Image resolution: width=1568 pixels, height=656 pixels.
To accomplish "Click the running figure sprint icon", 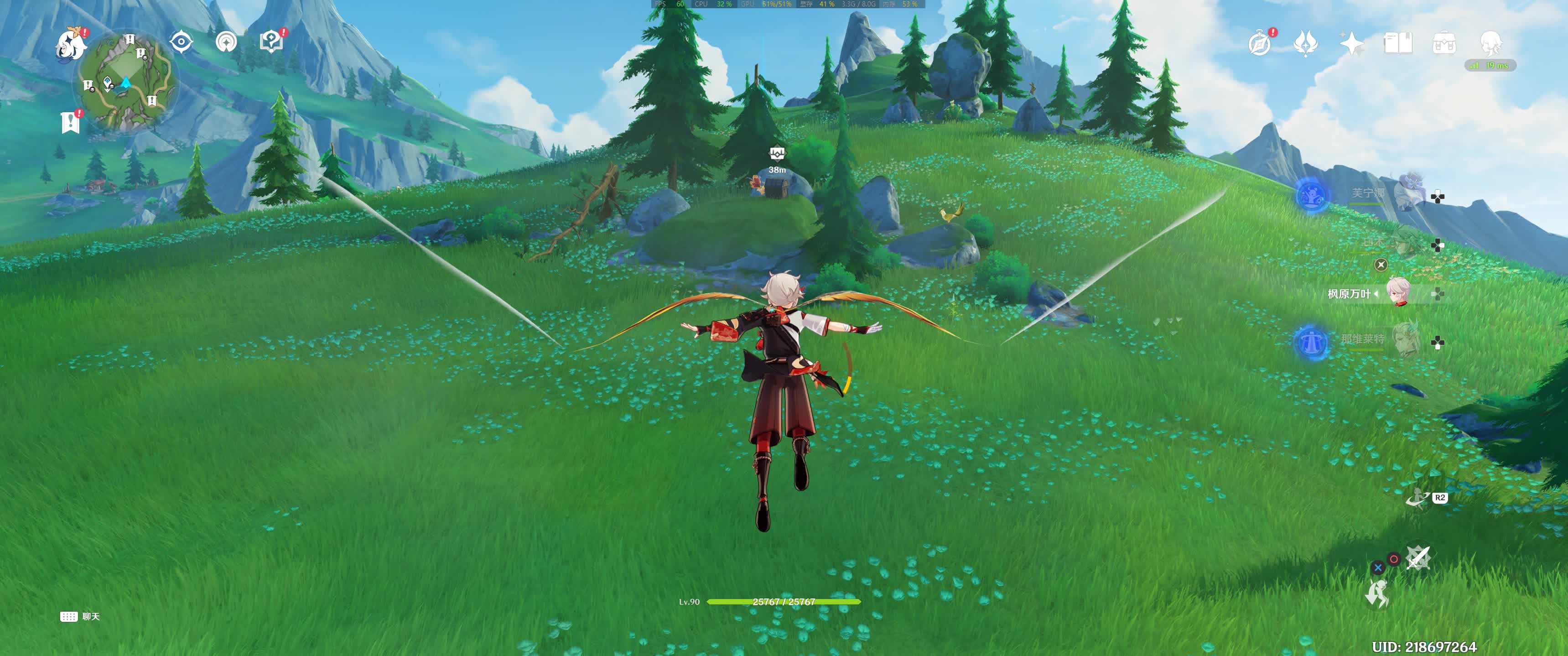I will point(1377,593).
